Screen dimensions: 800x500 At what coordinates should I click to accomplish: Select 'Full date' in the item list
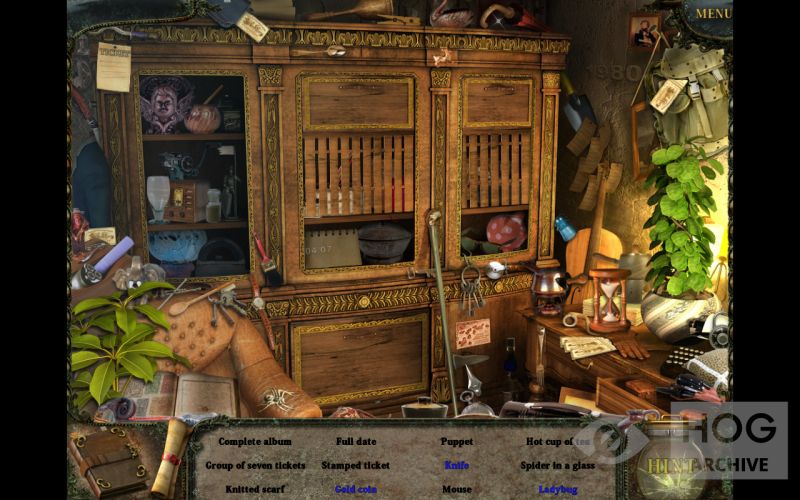coord(357,441)
